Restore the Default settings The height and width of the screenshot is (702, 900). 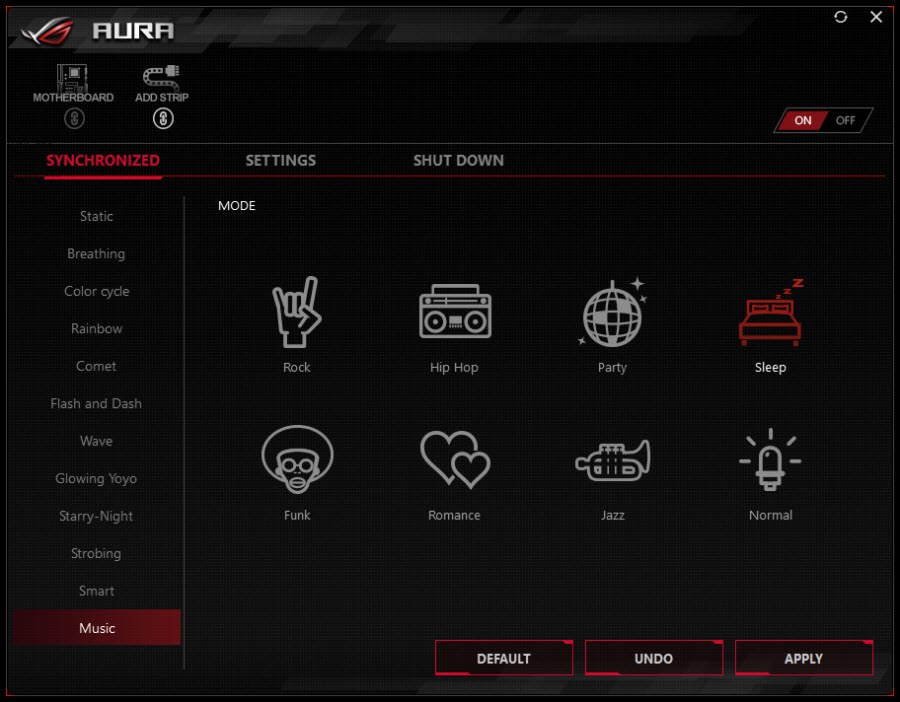(x=503, y=658)
